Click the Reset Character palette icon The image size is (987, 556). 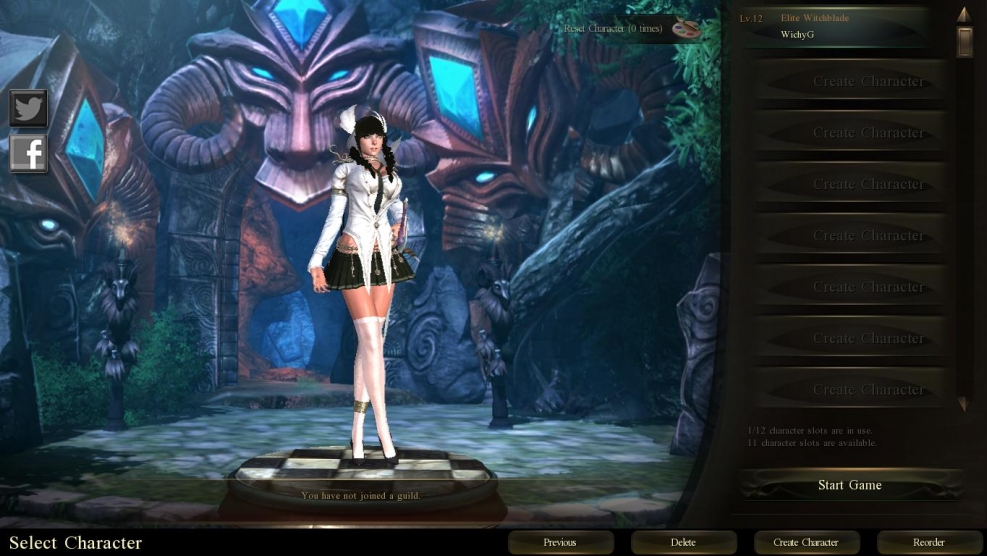(685, 28)
